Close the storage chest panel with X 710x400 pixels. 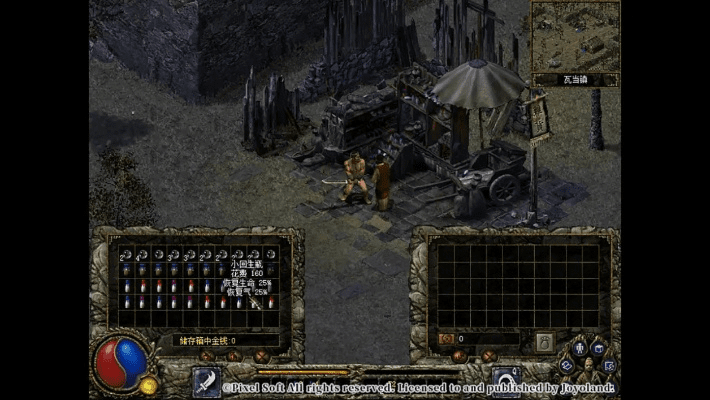tap(261, 356)
